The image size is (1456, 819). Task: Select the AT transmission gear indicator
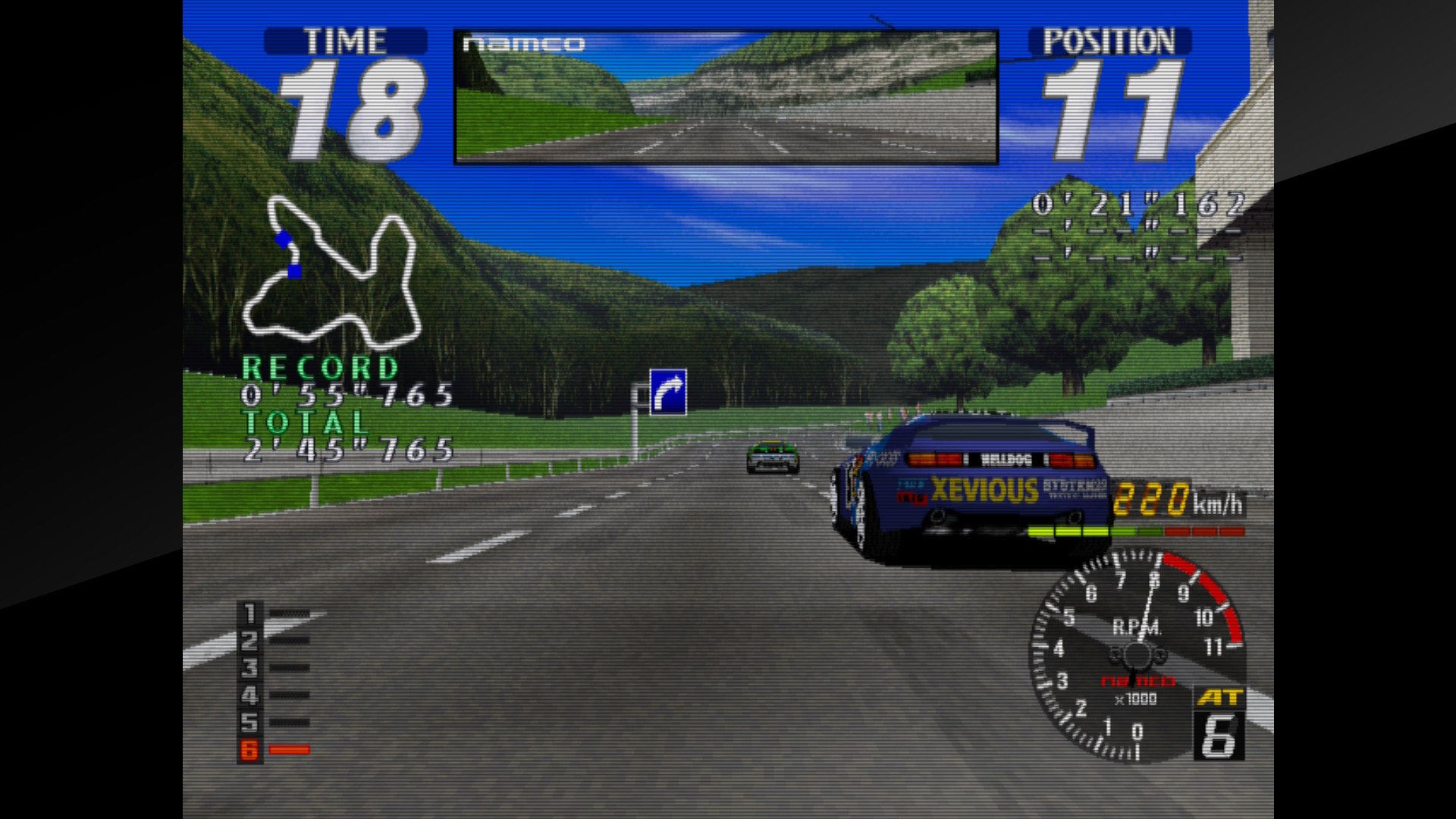tap(1219, 723)
